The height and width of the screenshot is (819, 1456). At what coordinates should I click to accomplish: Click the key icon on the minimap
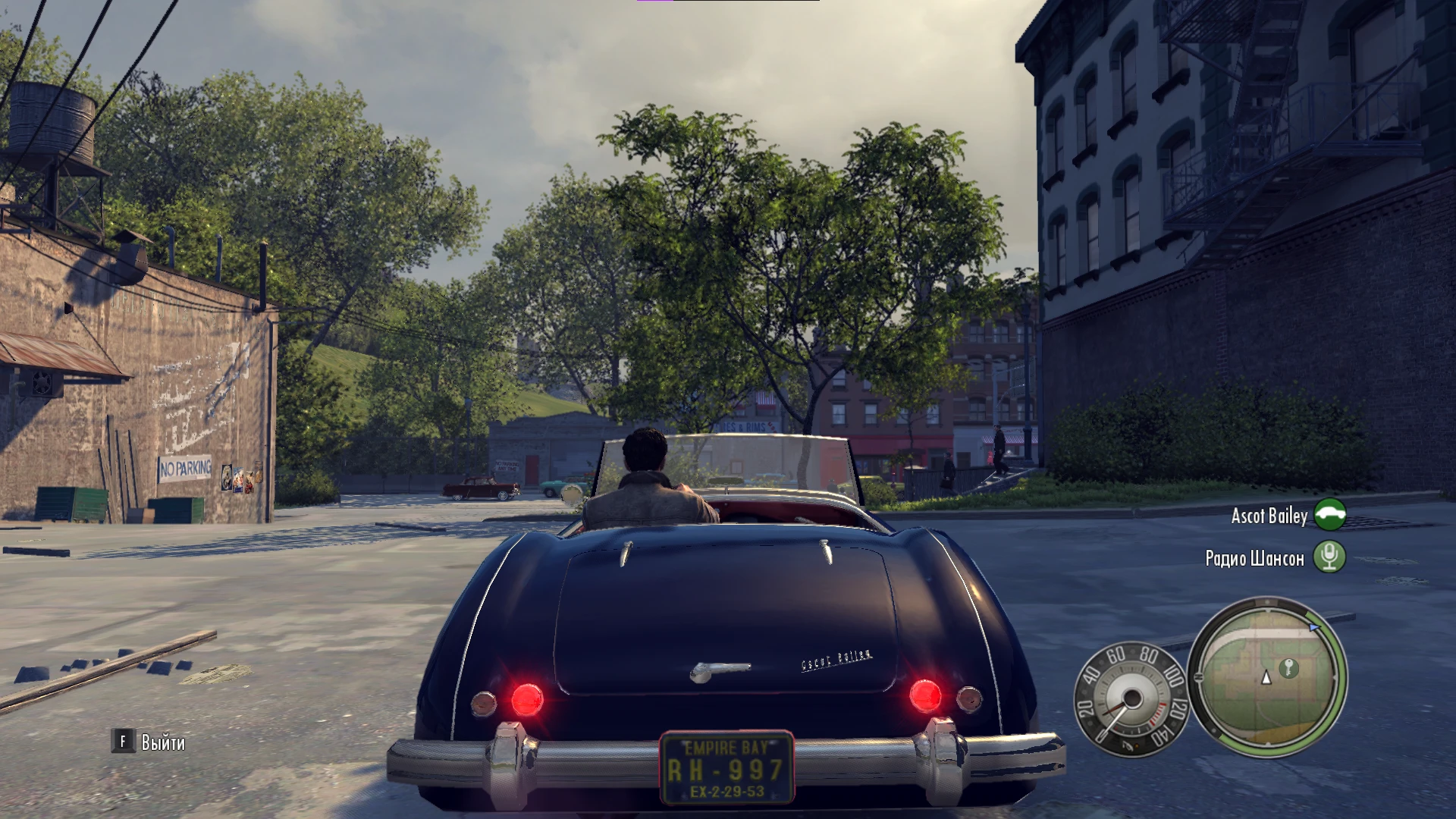(1289, 669)
